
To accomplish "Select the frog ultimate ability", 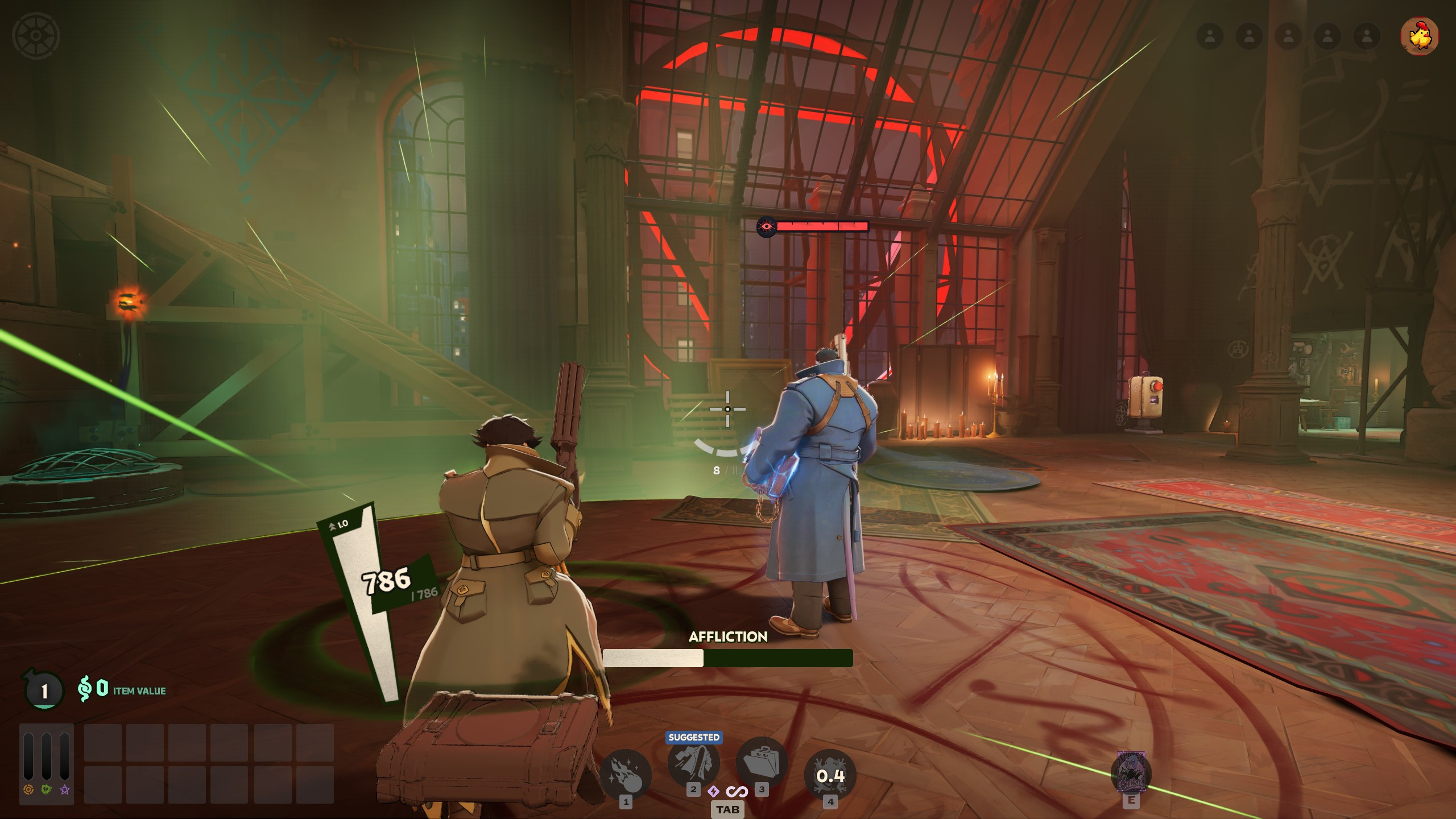I will coord(830,776).
